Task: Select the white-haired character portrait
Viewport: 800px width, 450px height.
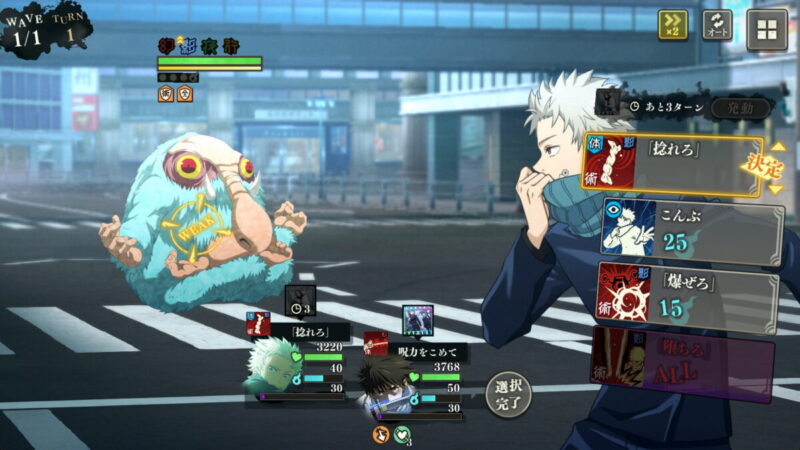Action: click(272, 367)
